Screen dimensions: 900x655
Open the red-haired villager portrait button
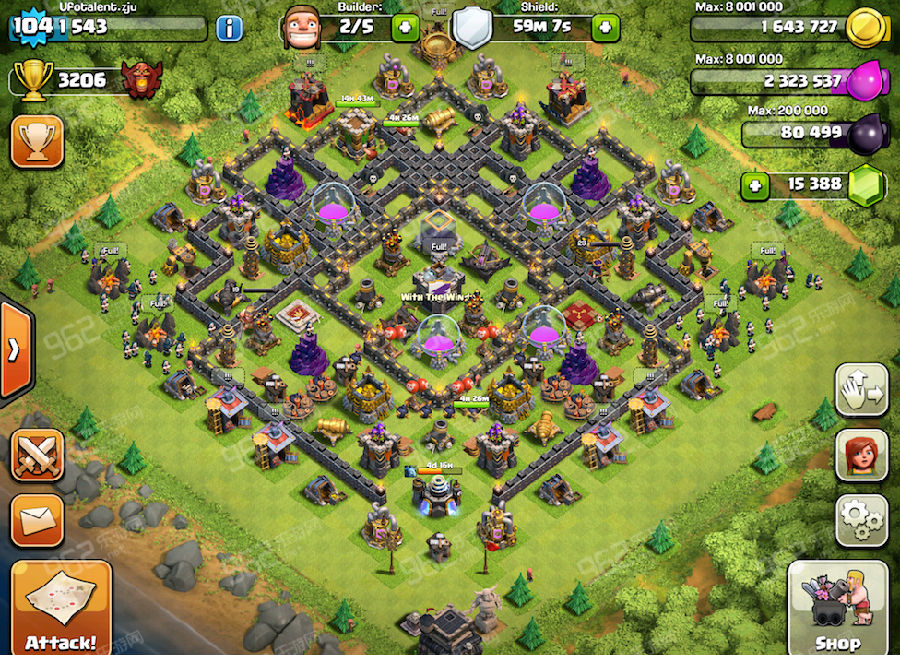coord(861,454)
